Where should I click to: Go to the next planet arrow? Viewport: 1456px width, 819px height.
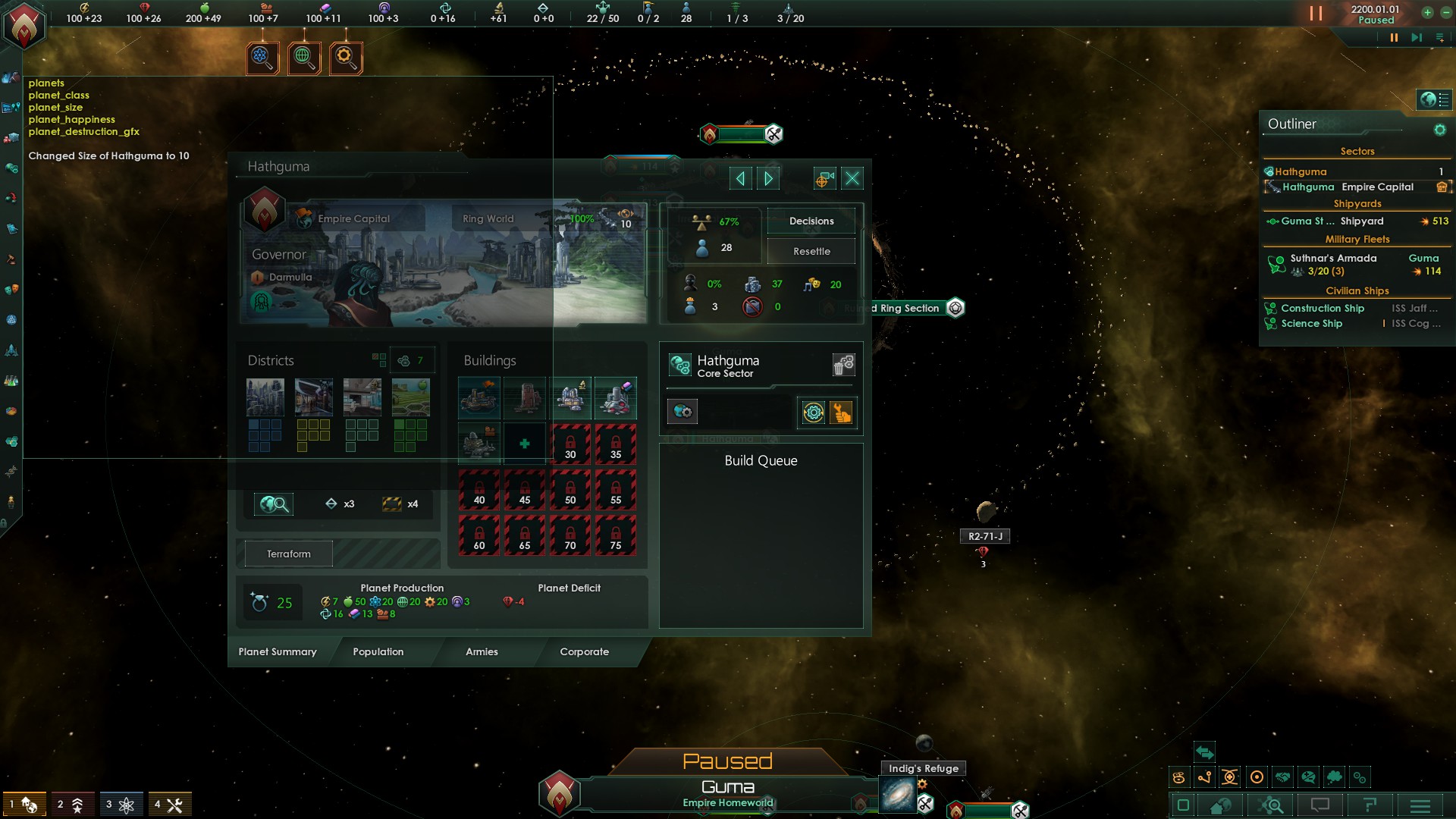coord(768,178)
